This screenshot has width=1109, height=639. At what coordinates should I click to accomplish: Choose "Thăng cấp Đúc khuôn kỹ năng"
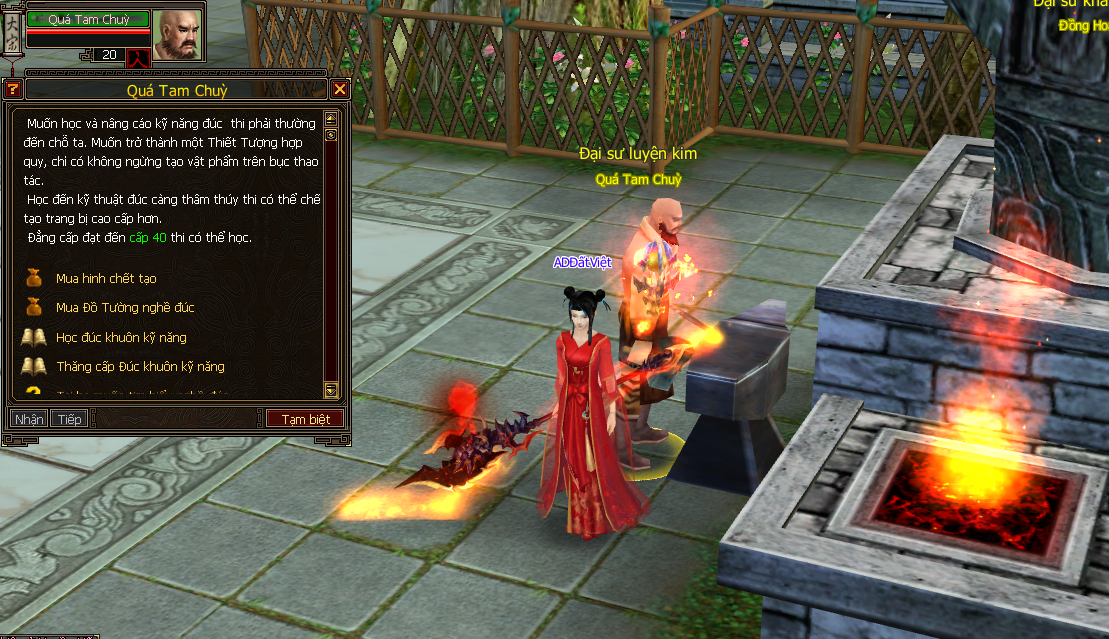[140, 367]
